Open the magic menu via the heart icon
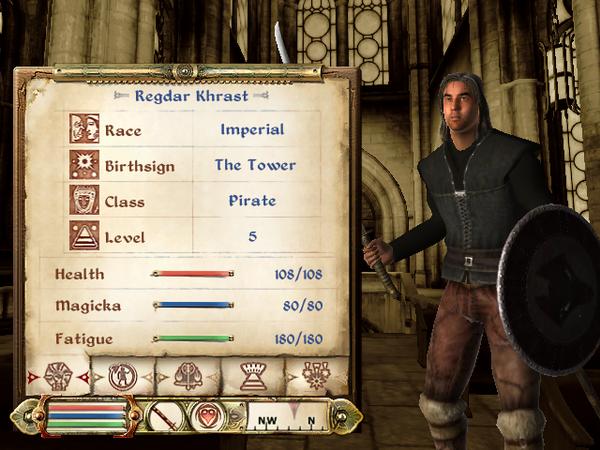The image size is (600, 450). coord(209,415)
